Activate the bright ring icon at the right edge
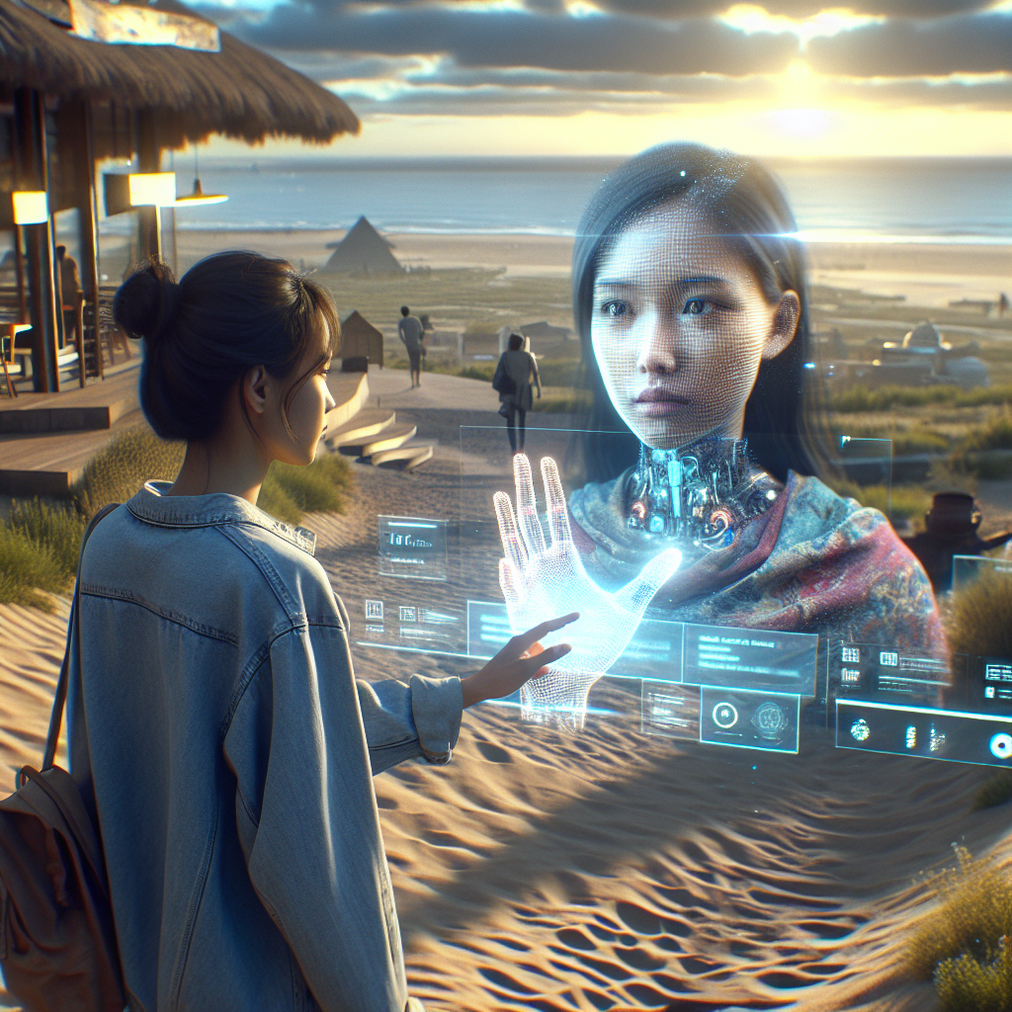The height and width of the screenshot is (1012, 1012). [x=999, y=745]
